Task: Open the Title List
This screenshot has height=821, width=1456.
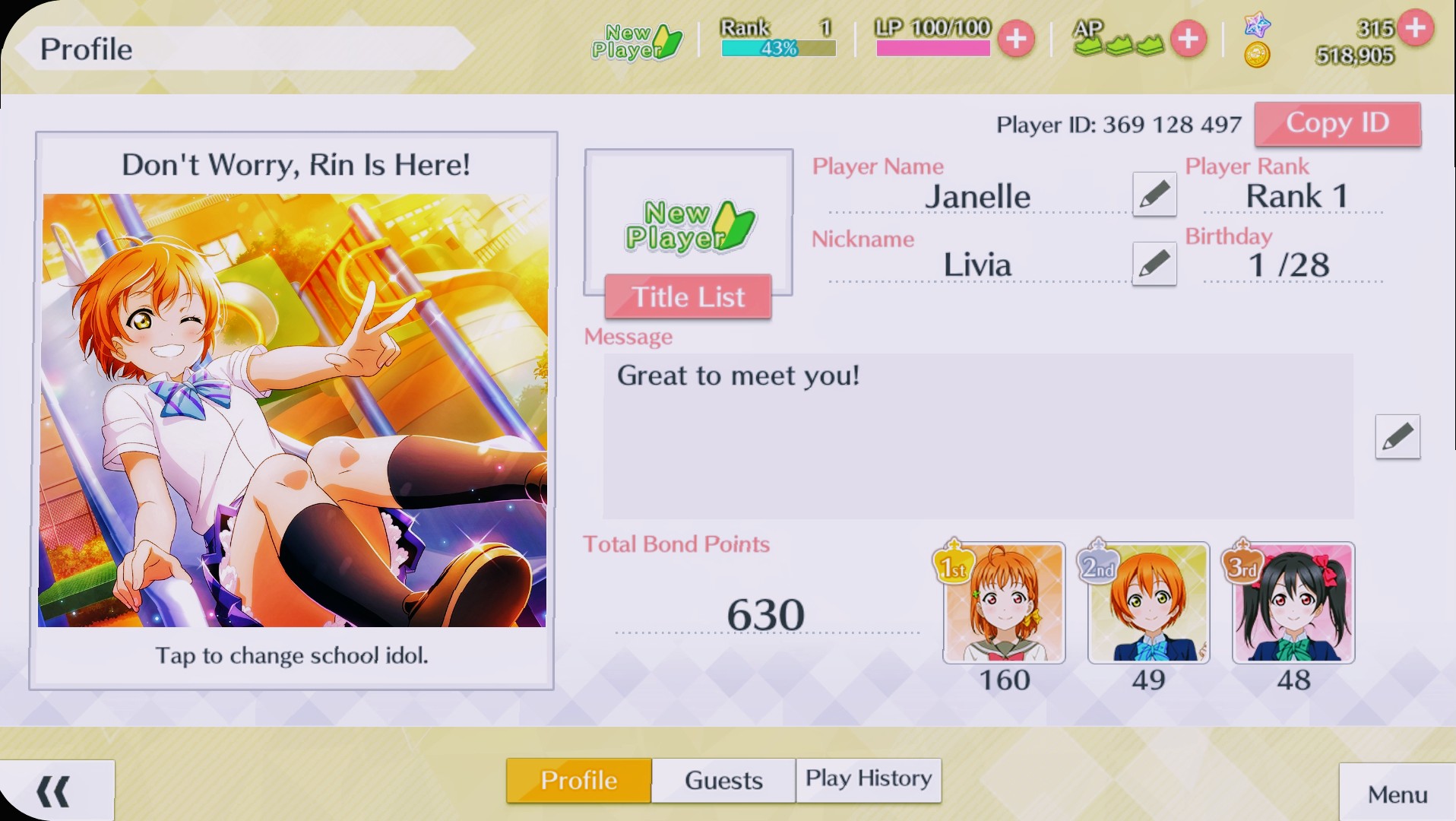Action: point(686,296)
